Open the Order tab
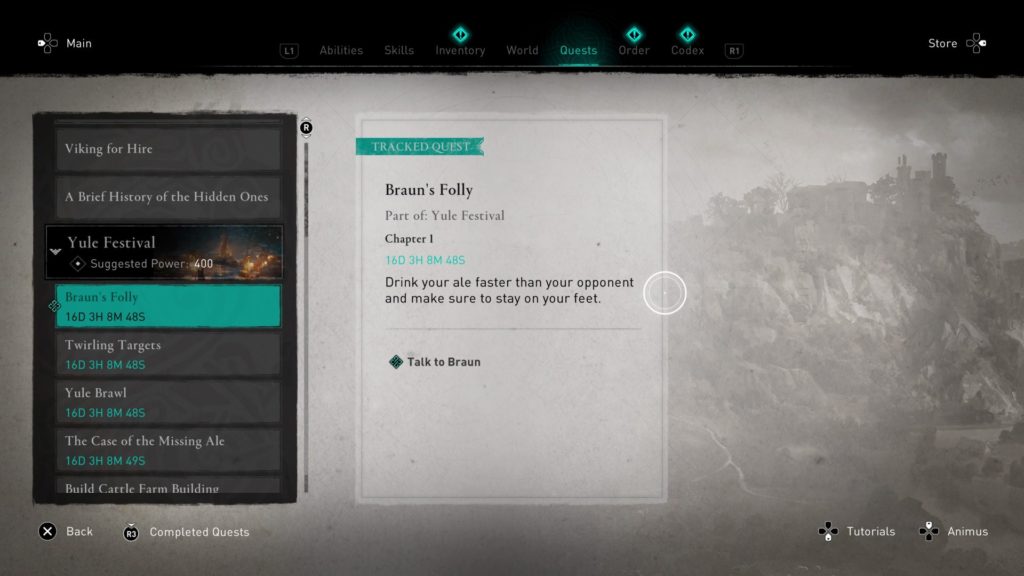The height and width of the screenshot is (576, 1024). (x=634, y=50)
